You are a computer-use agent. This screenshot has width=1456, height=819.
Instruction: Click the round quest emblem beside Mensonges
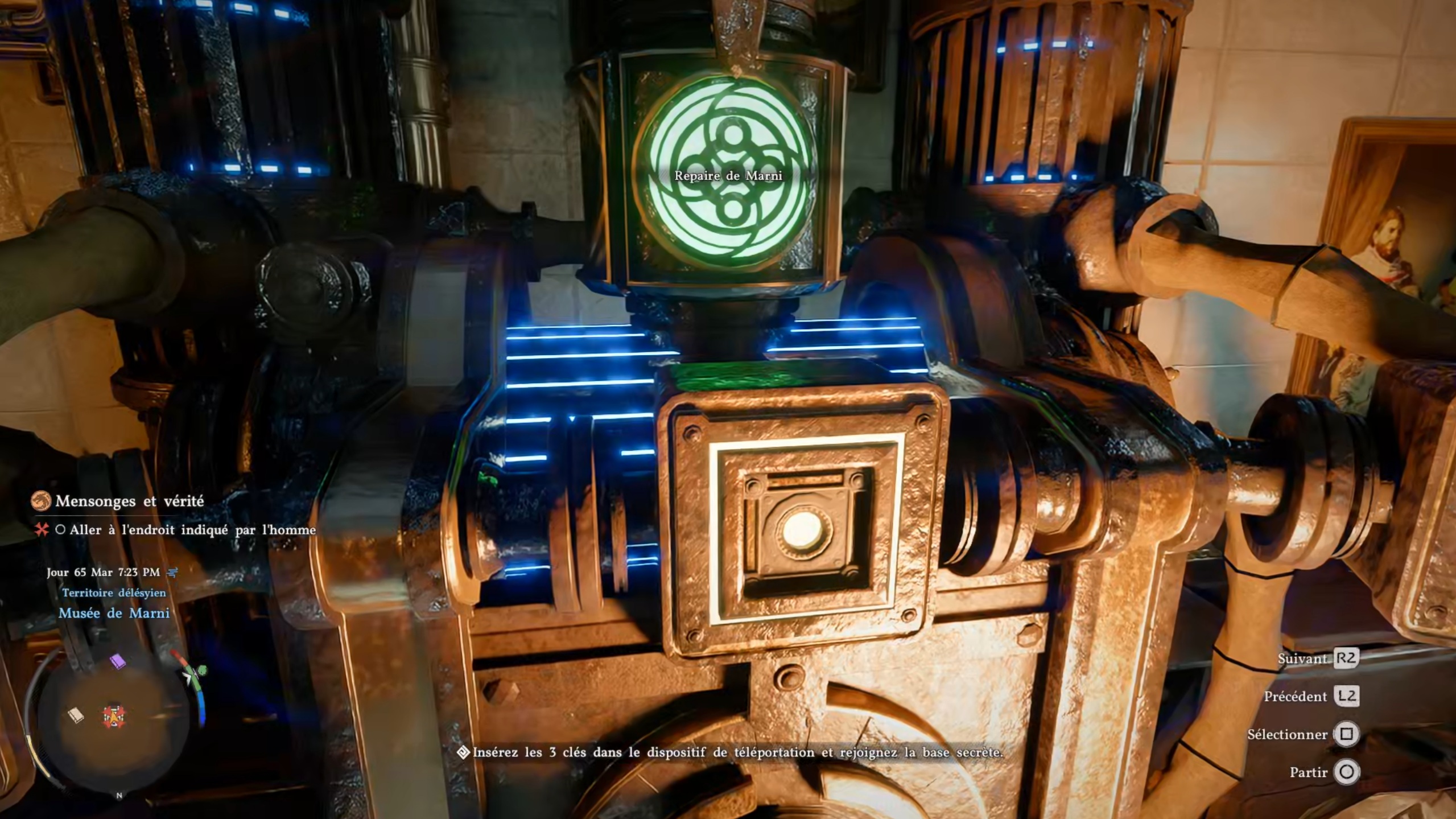pyautogui.click(x=41, y=501)
